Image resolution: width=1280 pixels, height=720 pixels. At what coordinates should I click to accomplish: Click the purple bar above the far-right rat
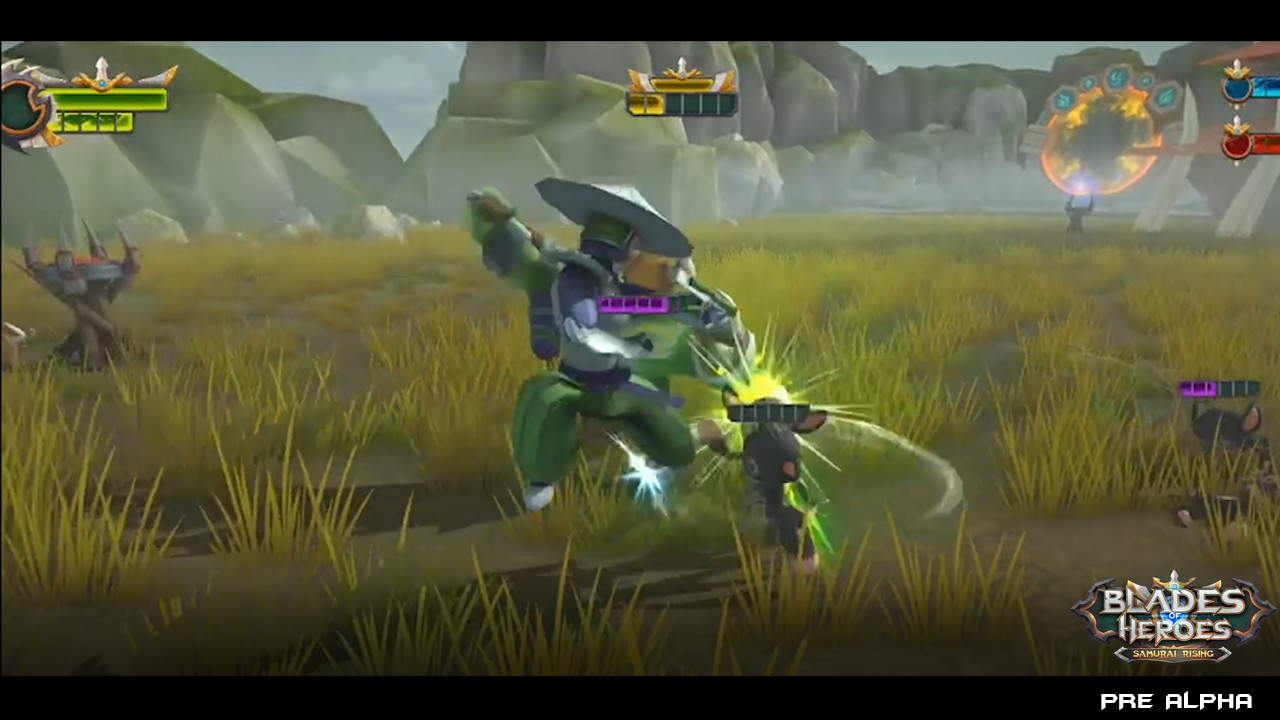point(1222,388)
